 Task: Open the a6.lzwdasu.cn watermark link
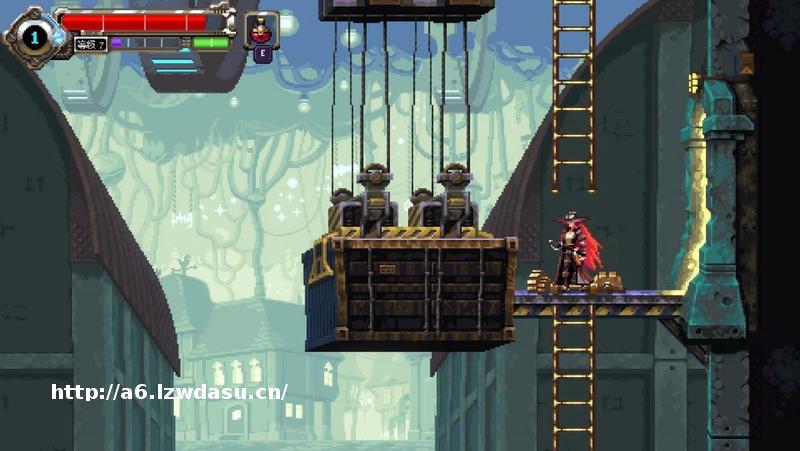(170, 392)
